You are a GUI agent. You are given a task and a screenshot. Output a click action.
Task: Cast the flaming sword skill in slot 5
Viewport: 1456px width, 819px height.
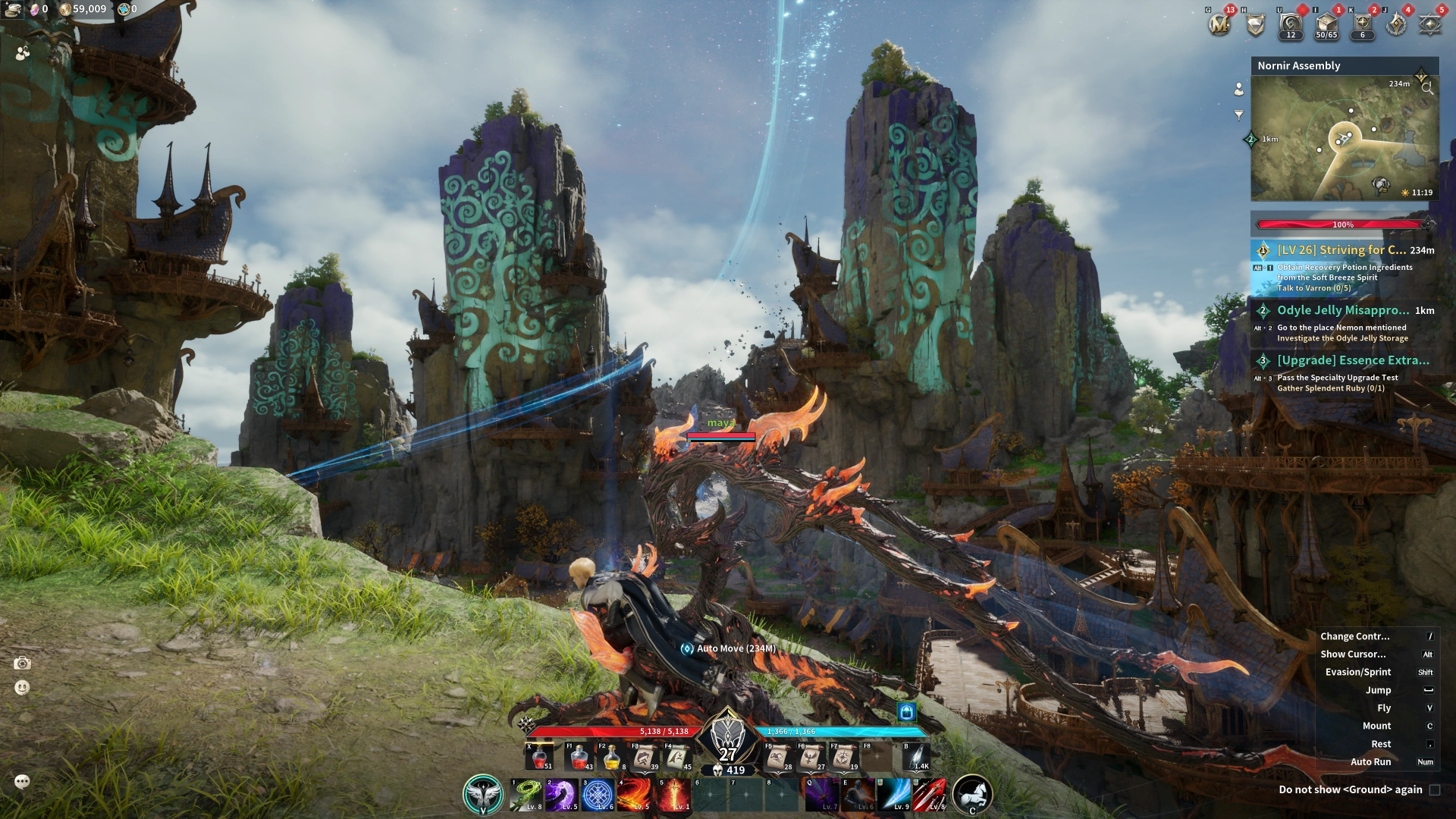[x=673, y=795]
